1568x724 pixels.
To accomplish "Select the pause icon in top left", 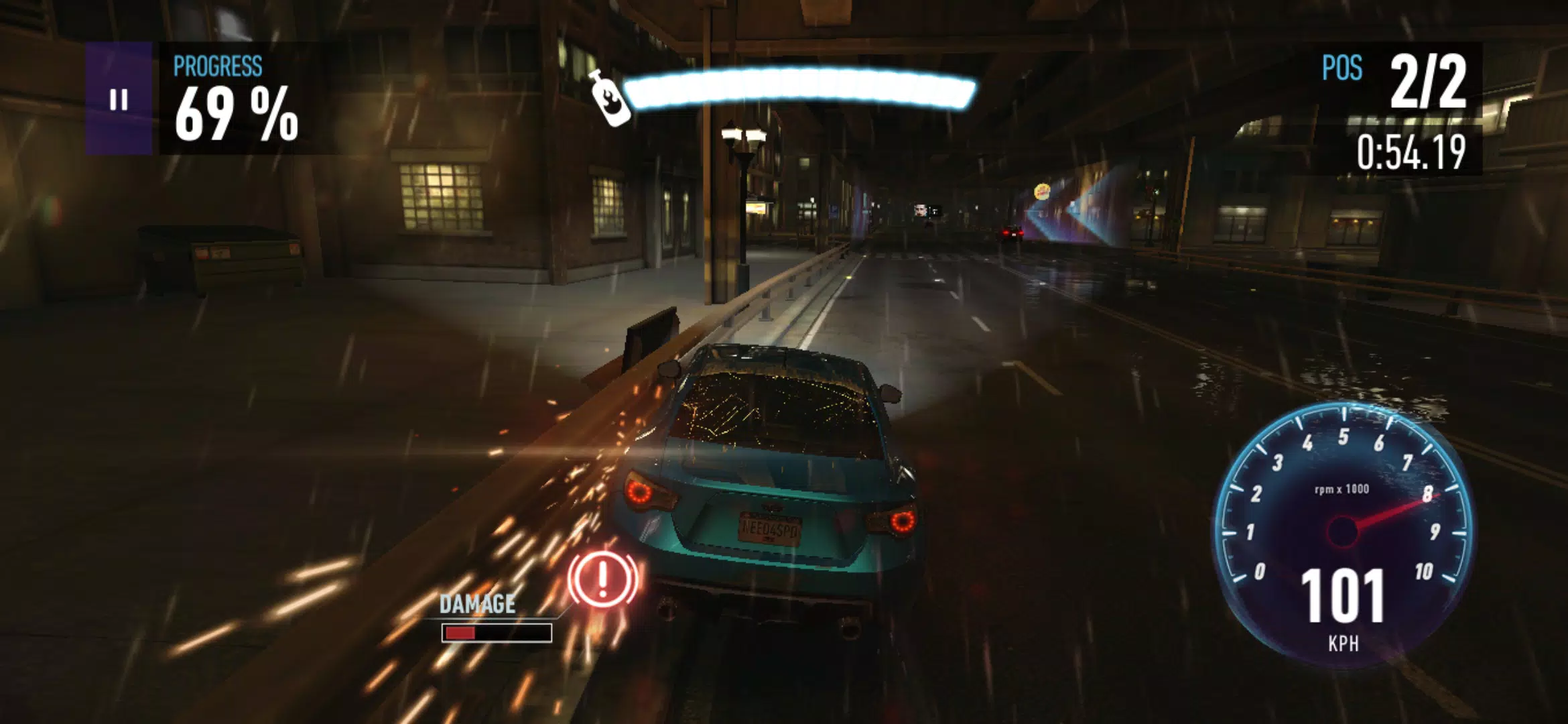I will pyautogui.click(x=119, y=101).
